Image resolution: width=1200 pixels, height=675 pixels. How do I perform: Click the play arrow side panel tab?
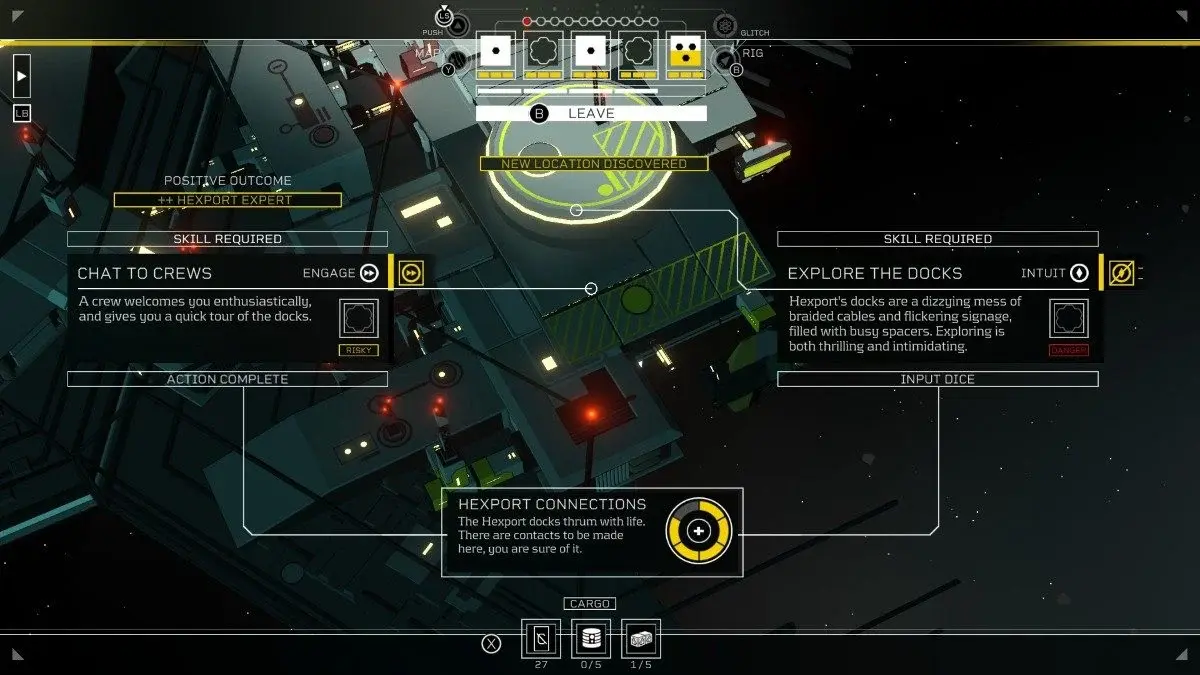point(22,76)
